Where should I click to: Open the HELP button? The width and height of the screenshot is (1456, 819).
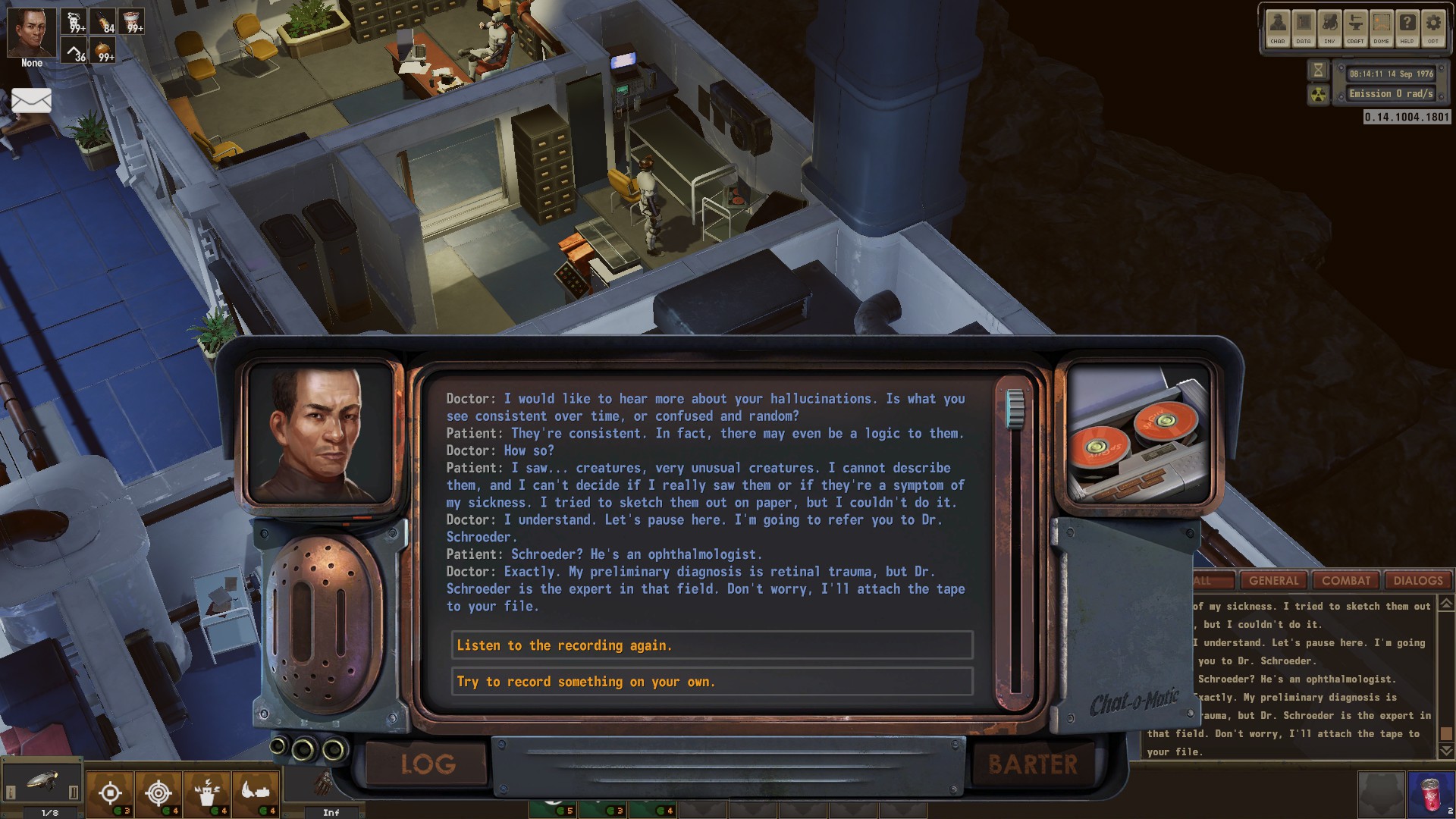[1407, 28]
